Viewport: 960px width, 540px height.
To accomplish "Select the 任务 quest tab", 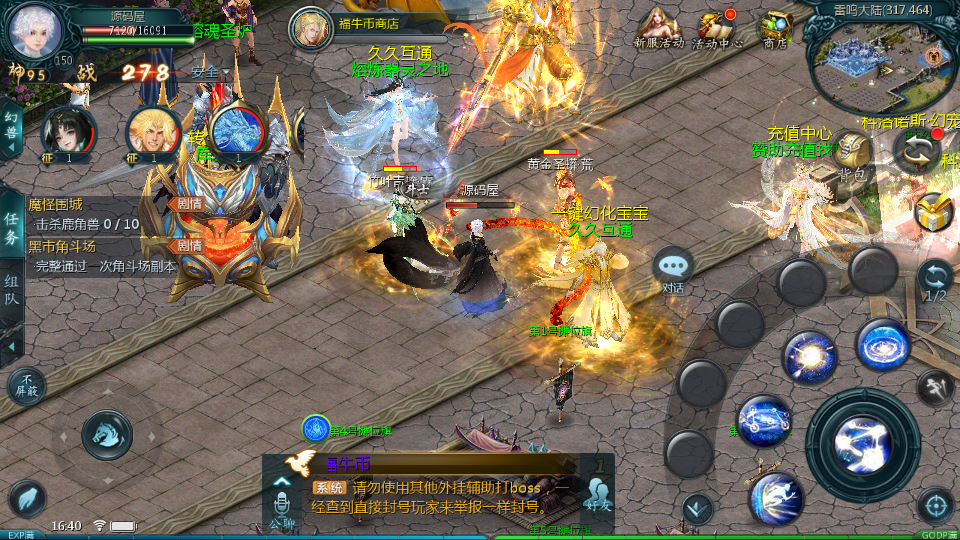I will click(12, 228).
